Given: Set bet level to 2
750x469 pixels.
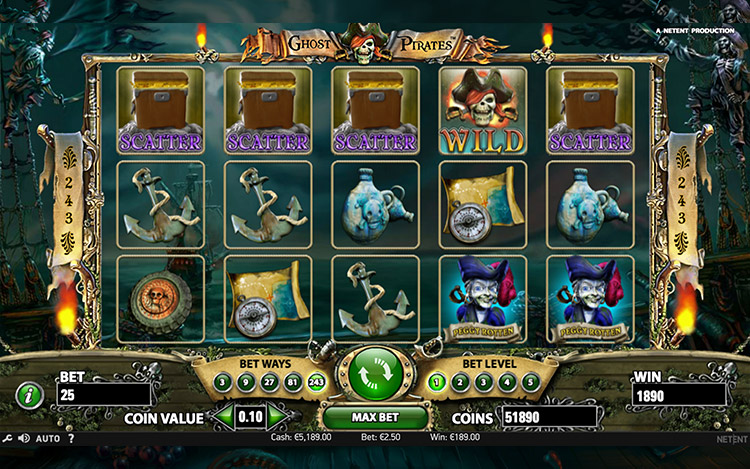Looking at the screenshot, I should [460, 381].
